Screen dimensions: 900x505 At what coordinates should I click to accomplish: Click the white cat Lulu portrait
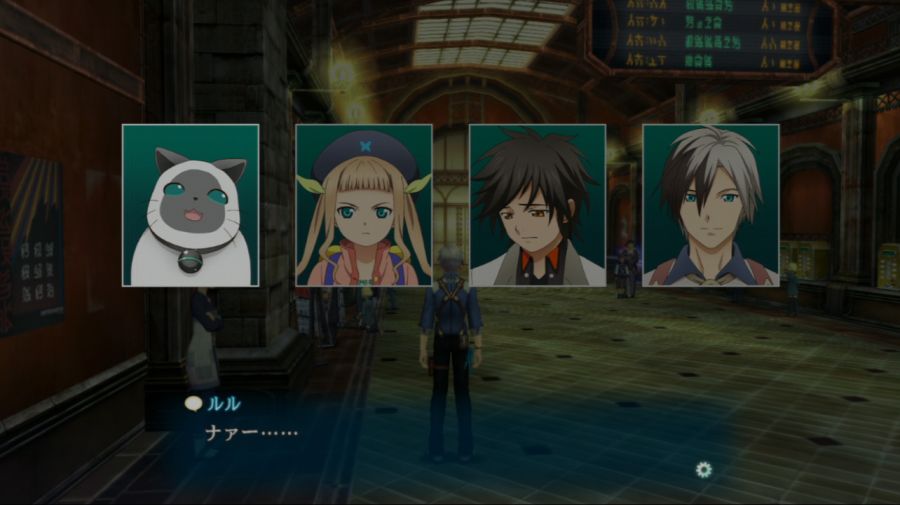click(190, 205)
